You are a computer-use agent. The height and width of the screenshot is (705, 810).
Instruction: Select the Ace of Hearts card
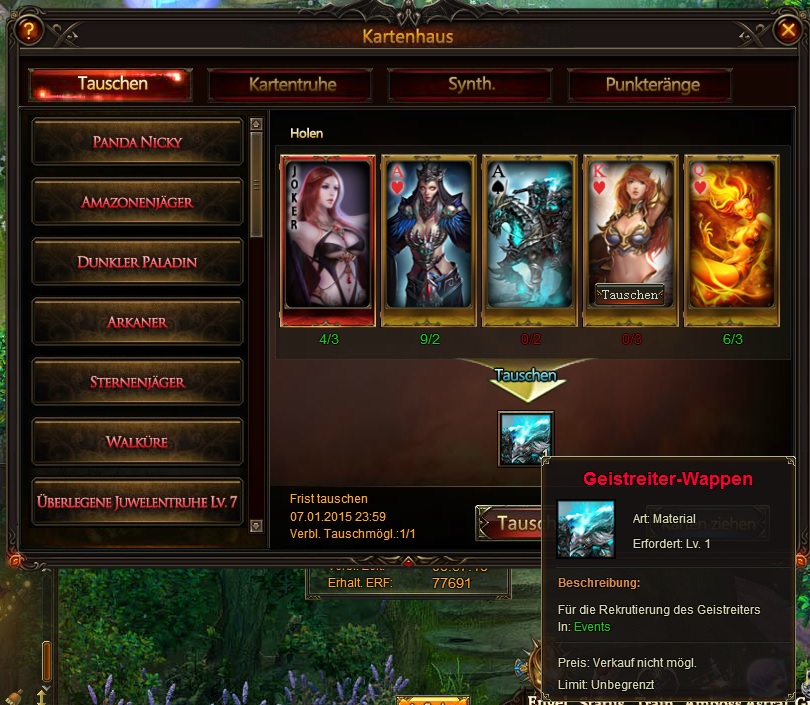pyautogui.click(x=429, y=240)
